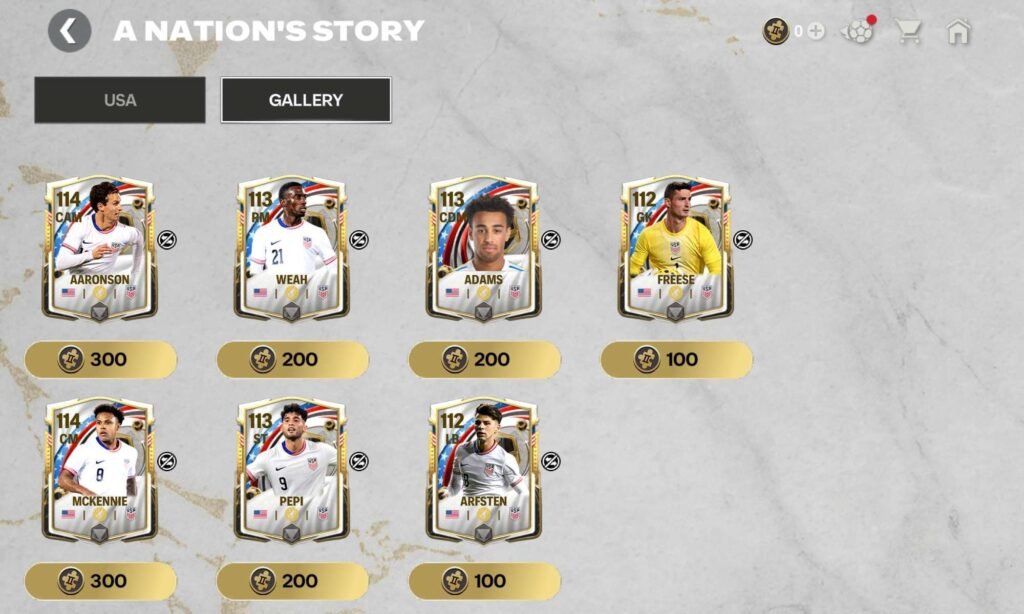Add more coins with the plus icon

point(816,31)
